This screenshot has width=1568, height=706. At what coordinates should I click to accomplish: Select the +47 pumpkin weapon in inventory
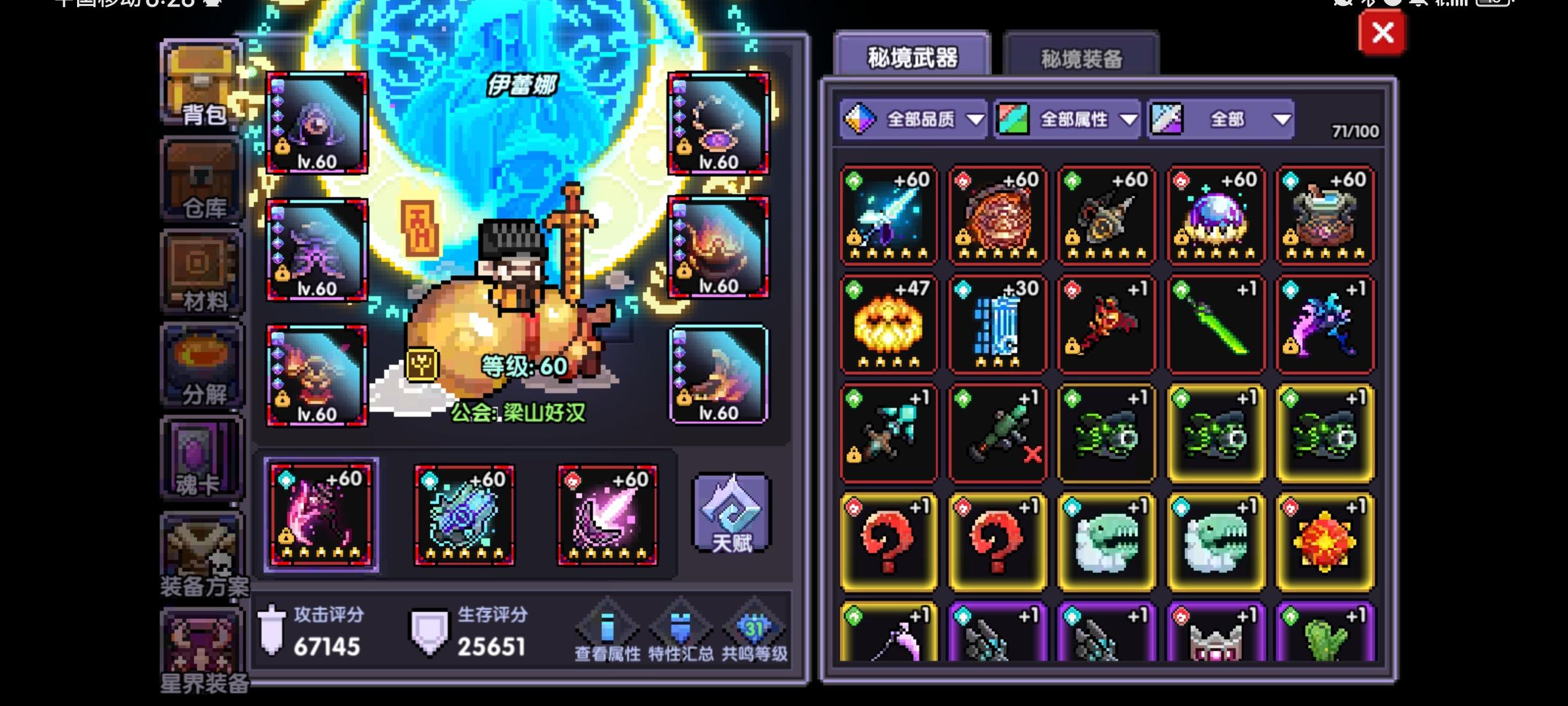(889, 326)
